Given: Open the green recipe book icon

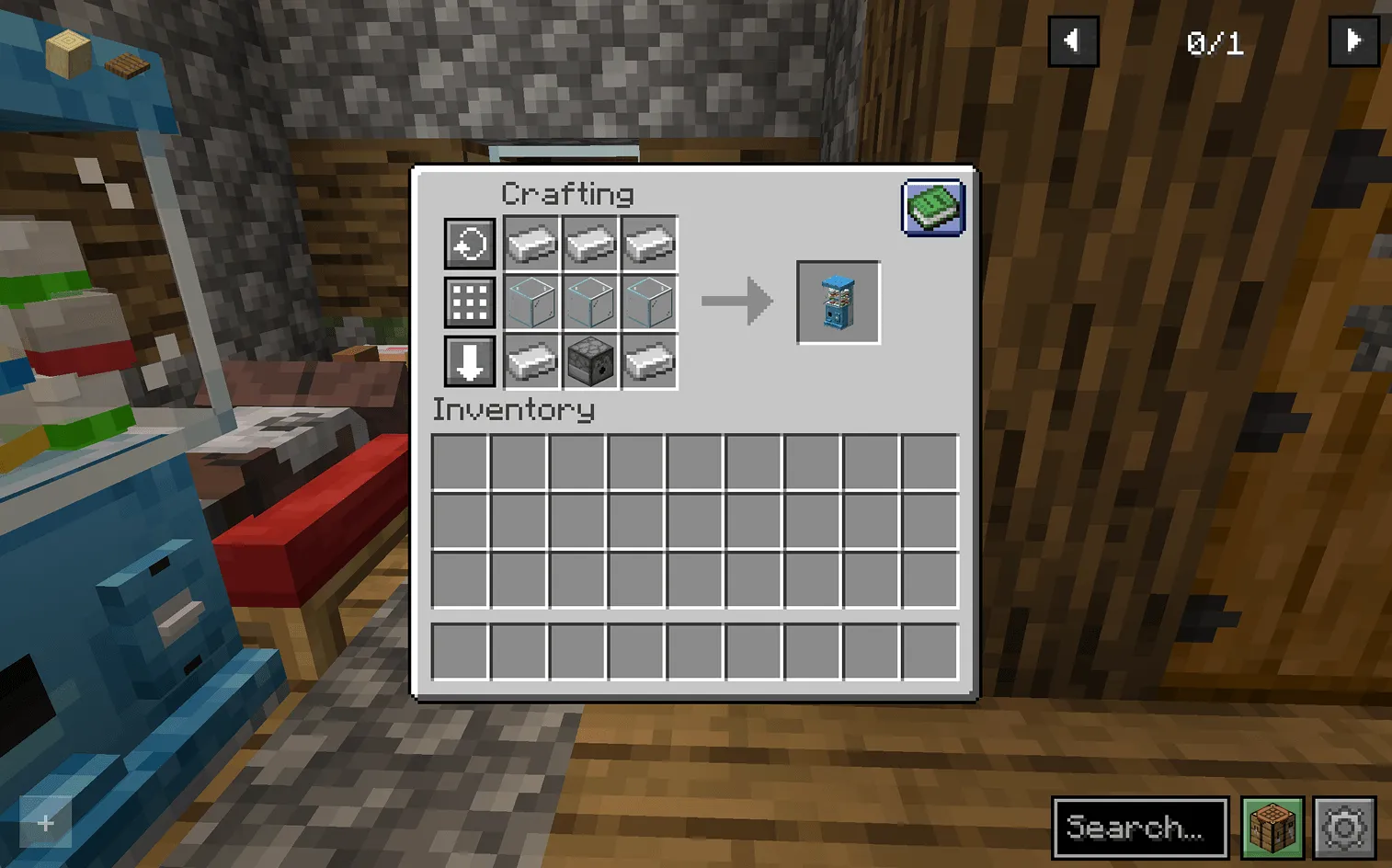Looking at the screenshot, I should pos(933,208).
